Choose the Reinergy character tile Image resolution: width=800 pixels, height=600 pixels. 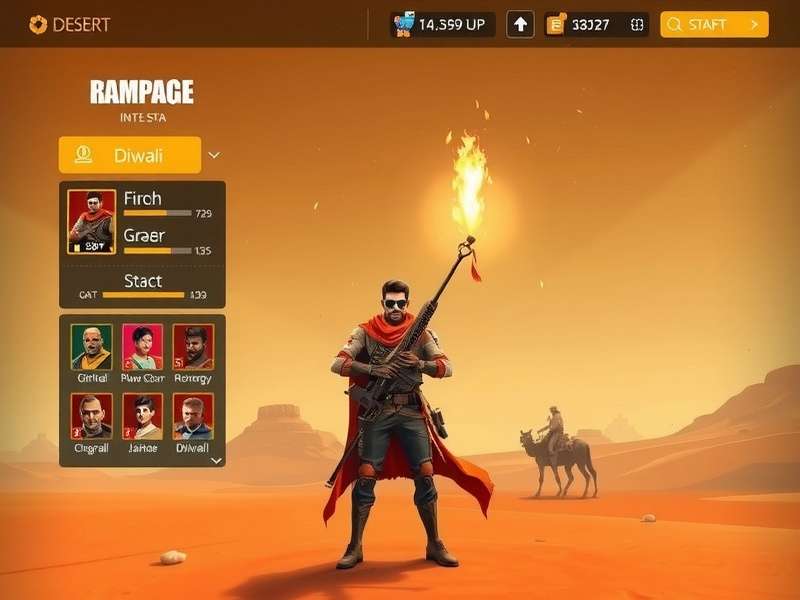193,346
